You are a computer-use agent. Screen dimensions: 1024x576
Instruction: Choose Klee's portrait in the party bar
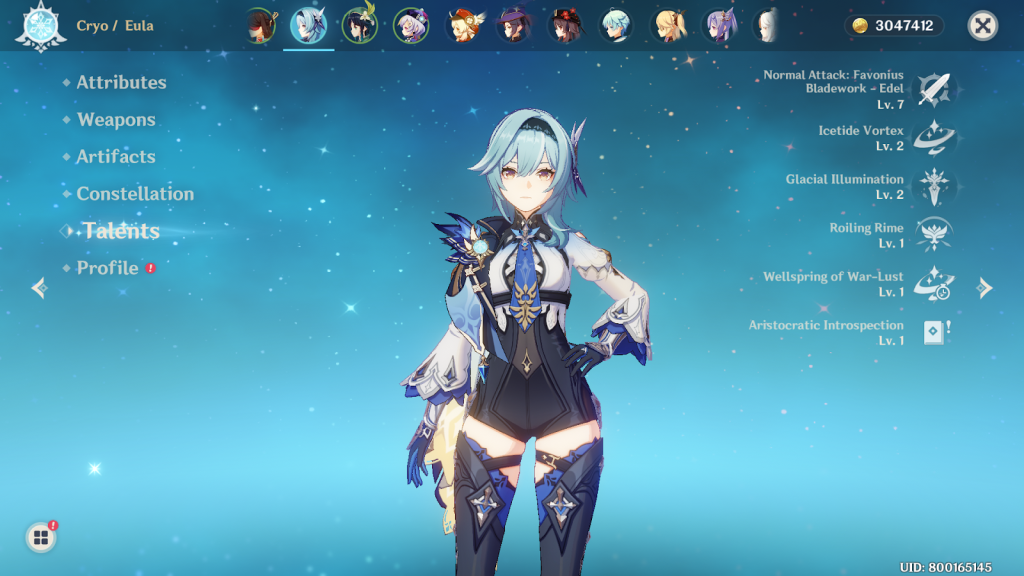tap(462, 26)
